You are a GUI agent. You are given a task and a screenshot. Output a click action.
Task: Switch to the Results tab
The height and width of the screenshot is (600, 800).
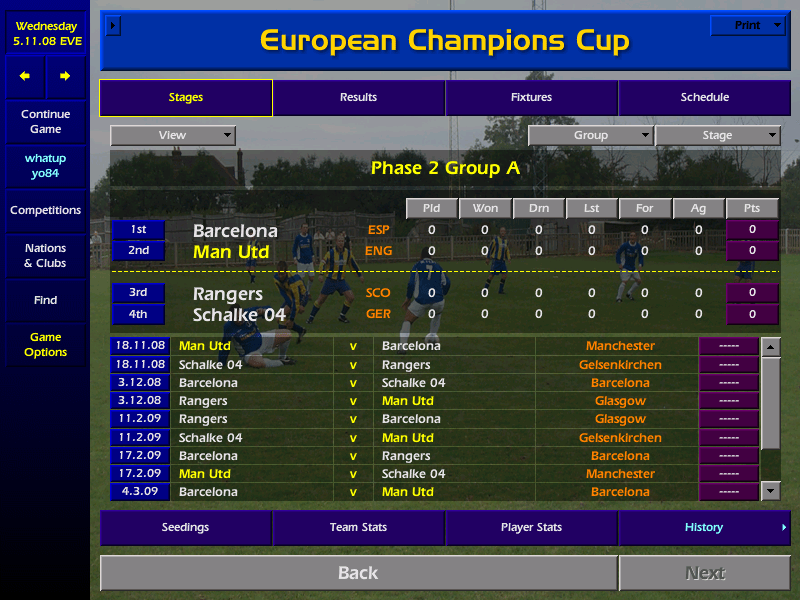[358, 97]
